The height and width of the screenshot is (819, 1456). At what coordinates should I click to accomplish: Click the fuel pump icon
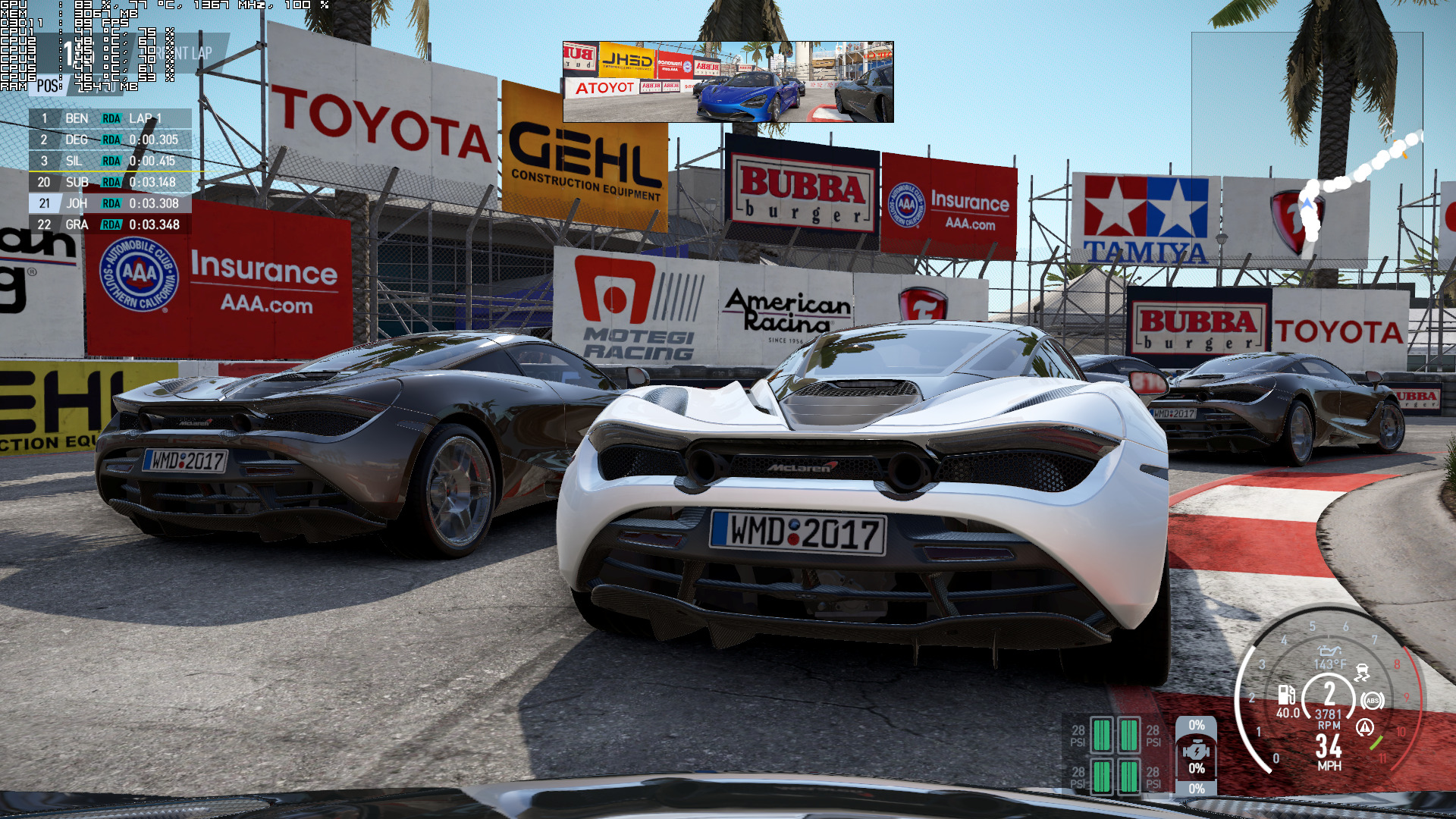(x=1287, y=694)
